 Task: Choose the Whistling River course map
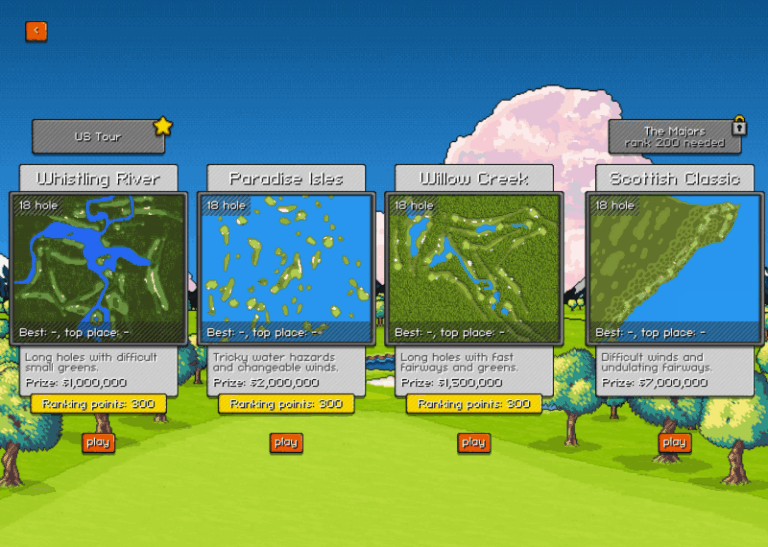pyautogui.click(x=98, y=268)
